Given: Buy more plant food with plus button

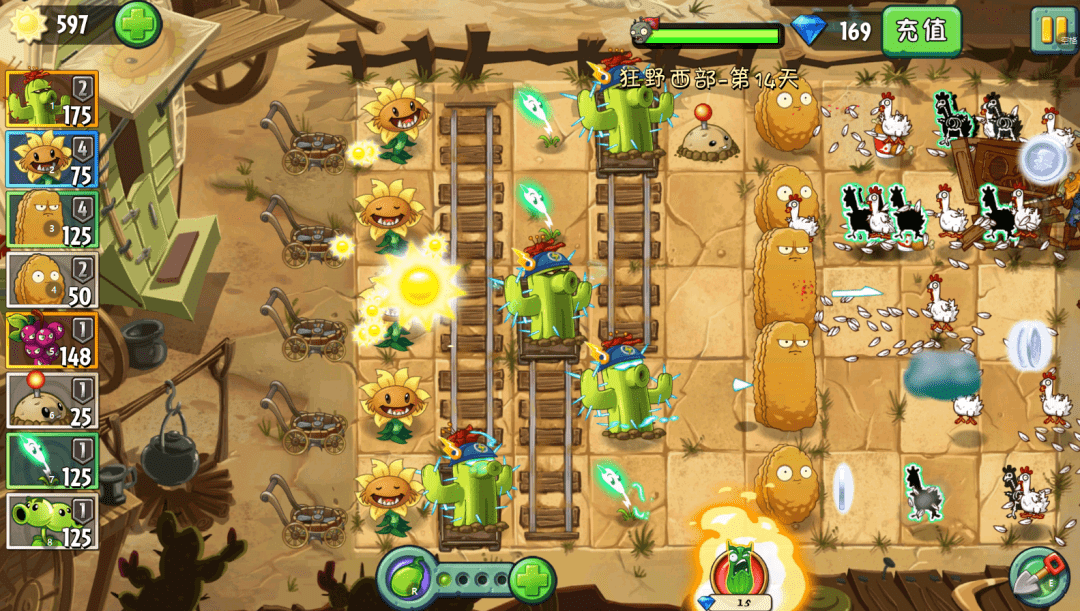Looking at the screenshot, I should pos(532,579).
